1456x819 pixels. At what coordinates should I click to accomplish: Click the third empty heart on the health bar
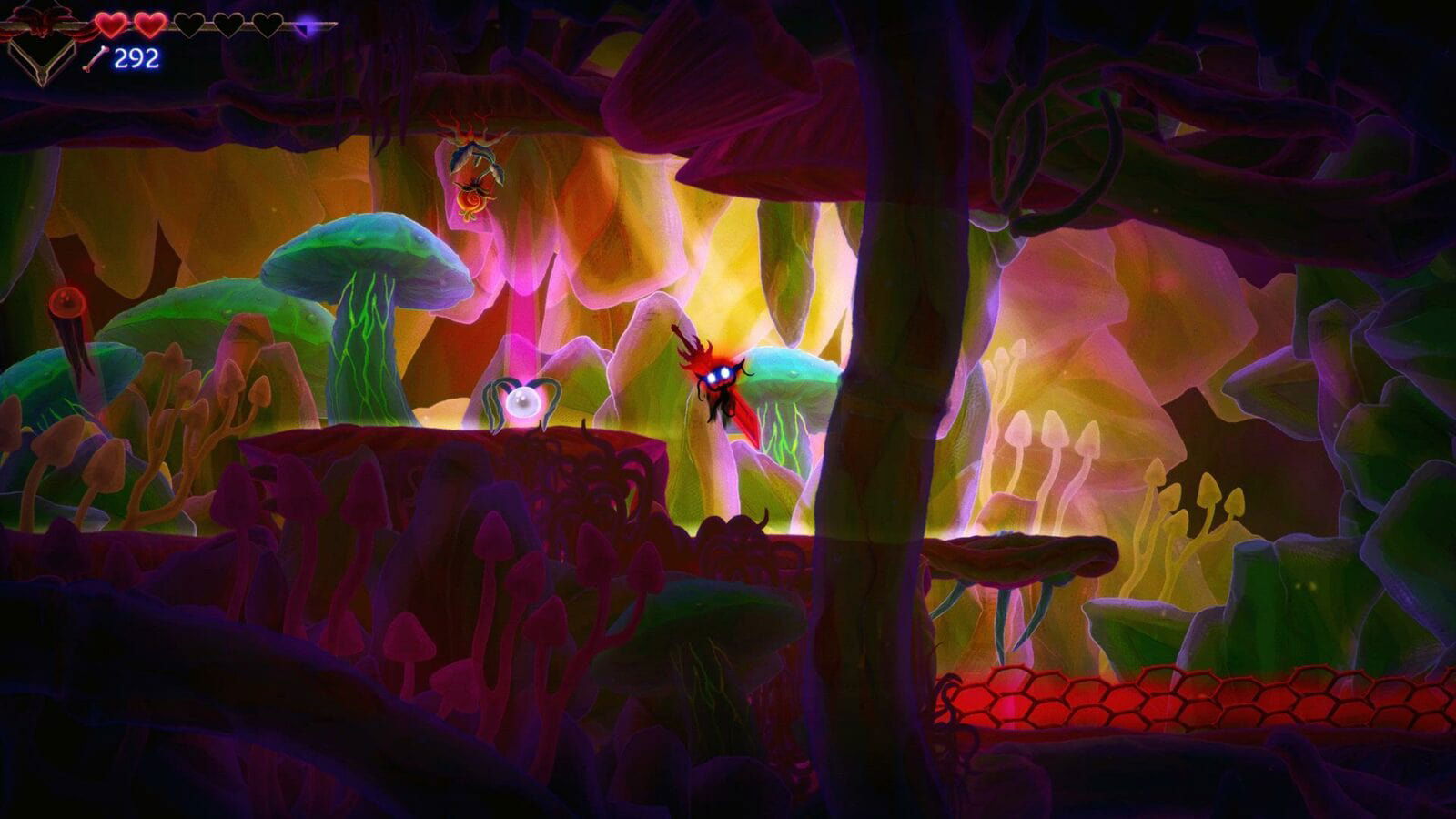189,25
